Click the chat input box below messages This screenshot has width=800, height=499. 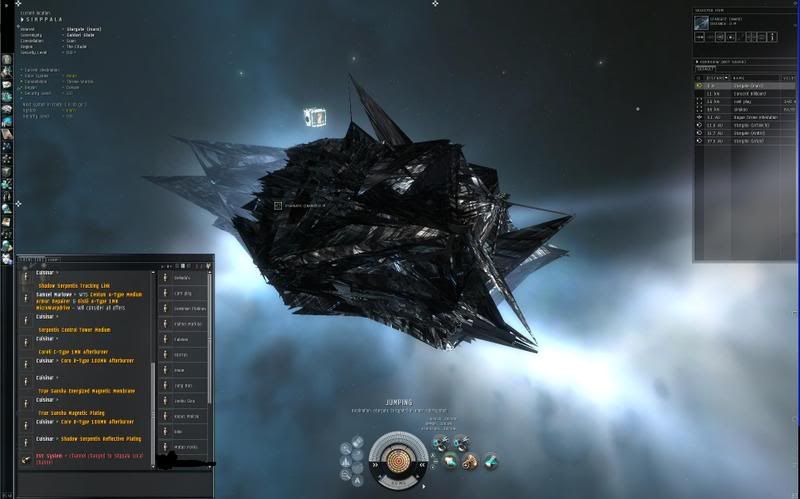point(80,480)
